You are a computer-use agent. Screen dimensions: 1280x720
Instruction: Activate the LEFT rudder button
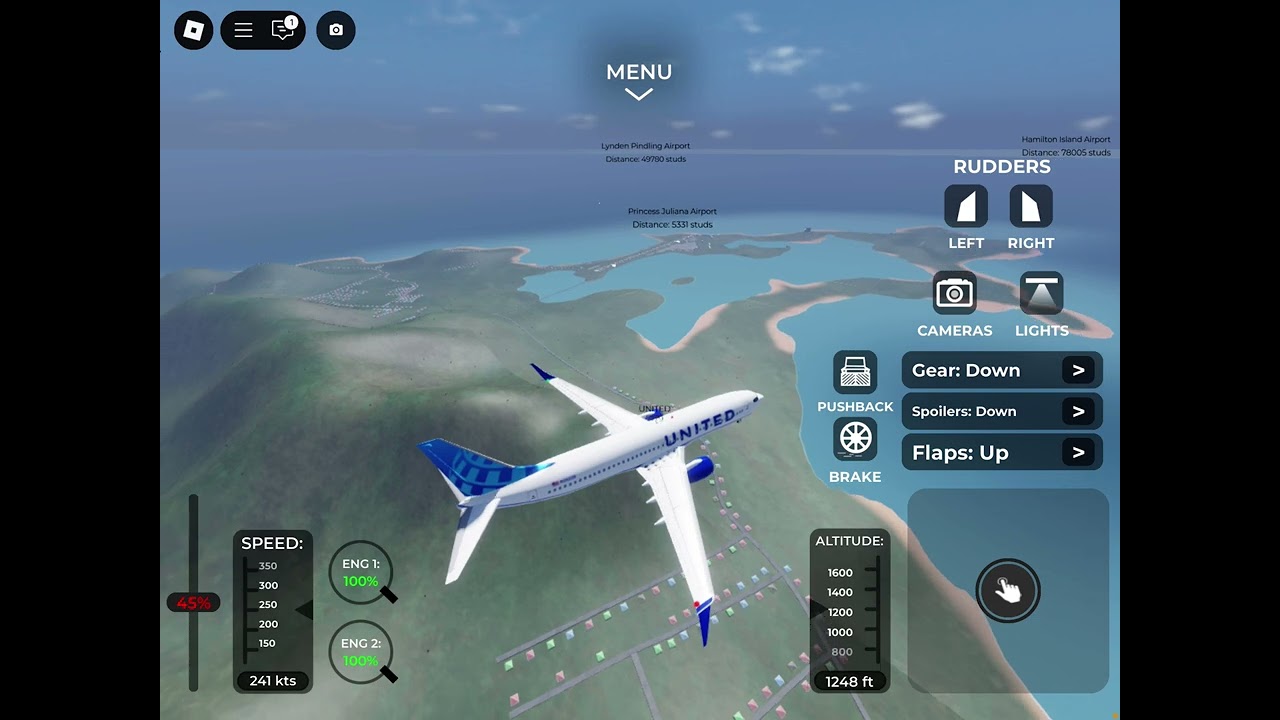tap(966, 207)
